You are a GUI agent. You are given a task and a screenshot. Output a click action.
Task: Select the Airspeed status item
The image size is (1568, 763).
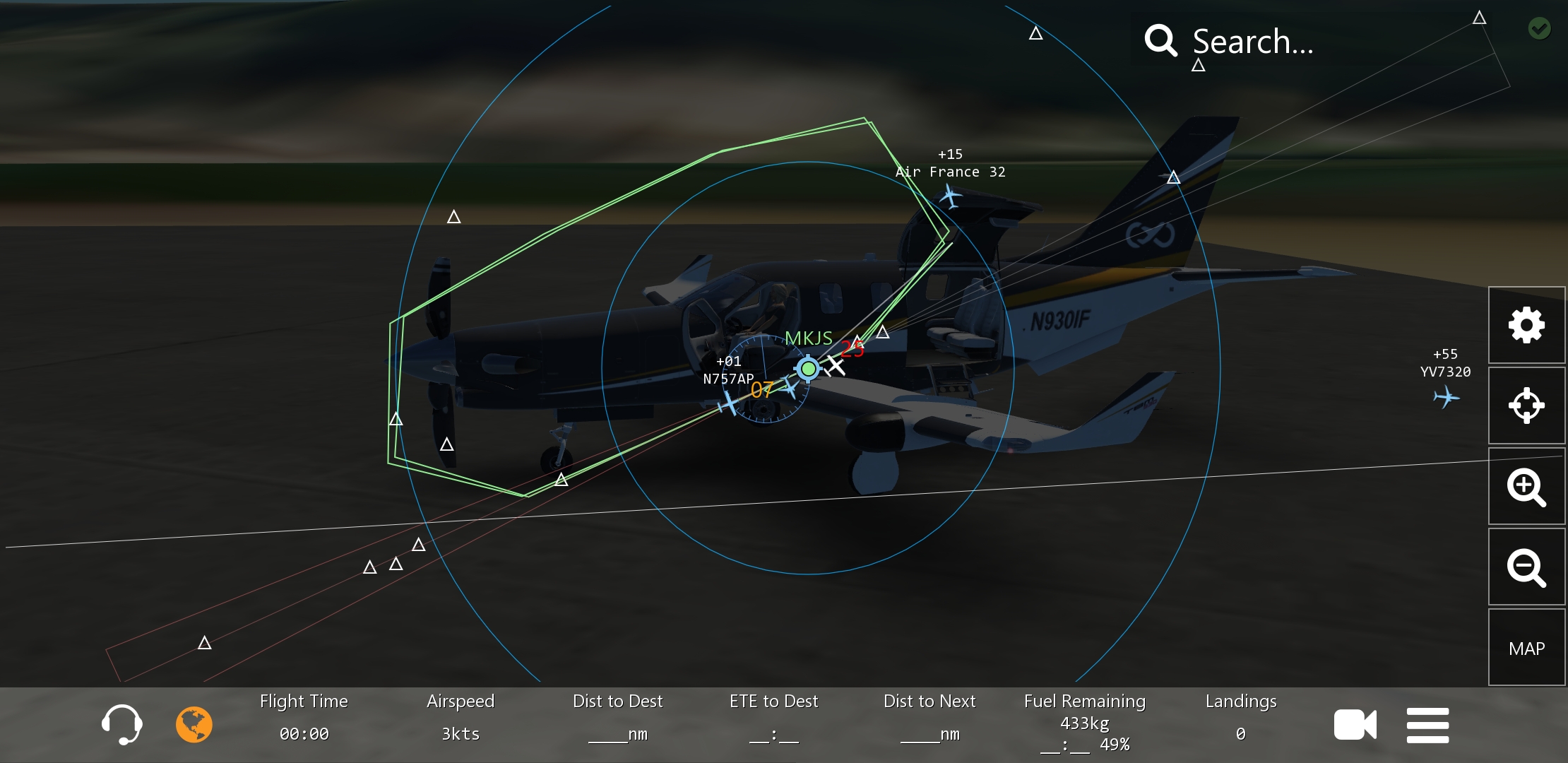[461, 717]
